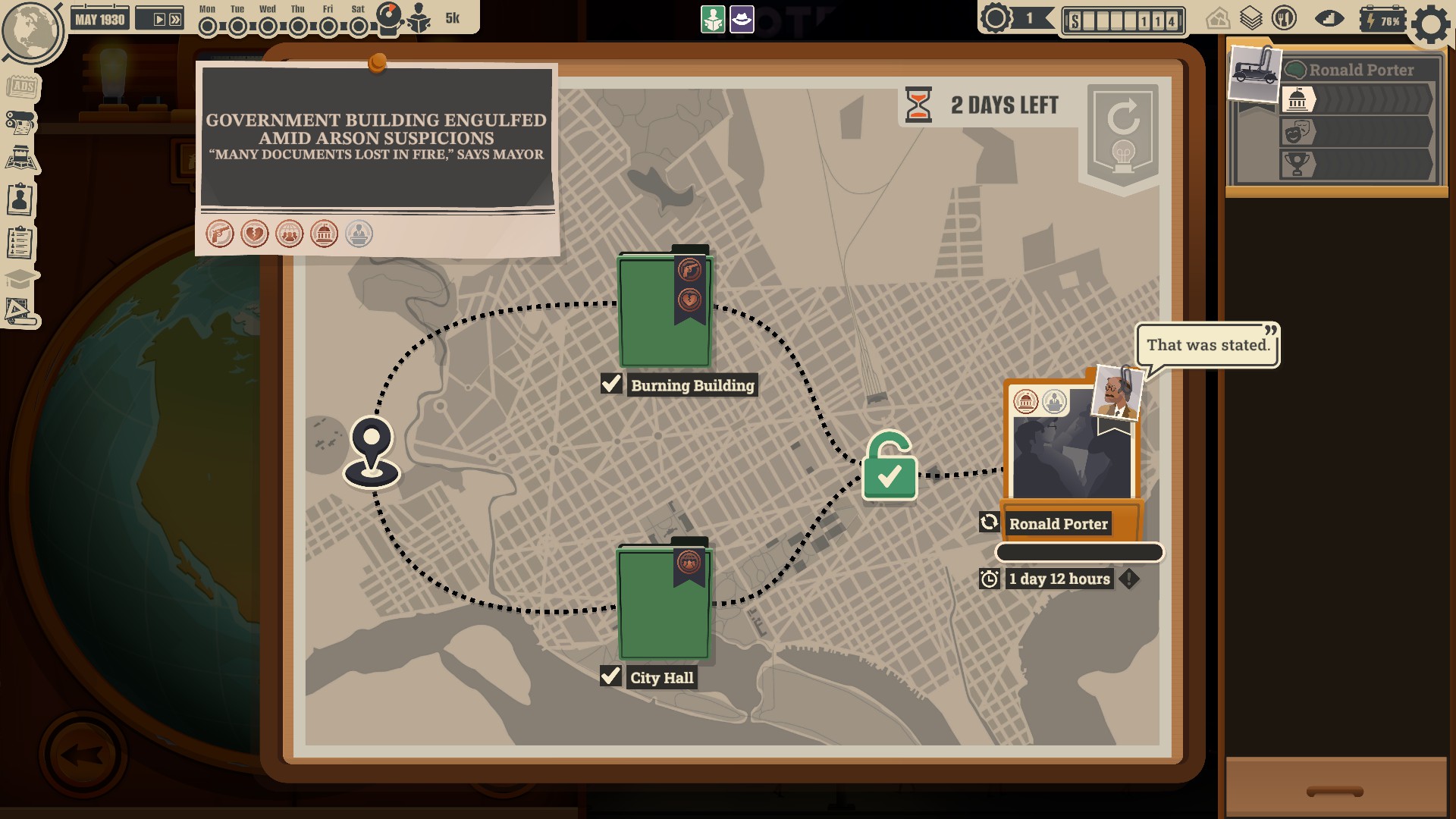Image resolution: width=1456 pixels, height=819 pixels.
Task: Open the stacked papers icon
Action: (1251, 18)
